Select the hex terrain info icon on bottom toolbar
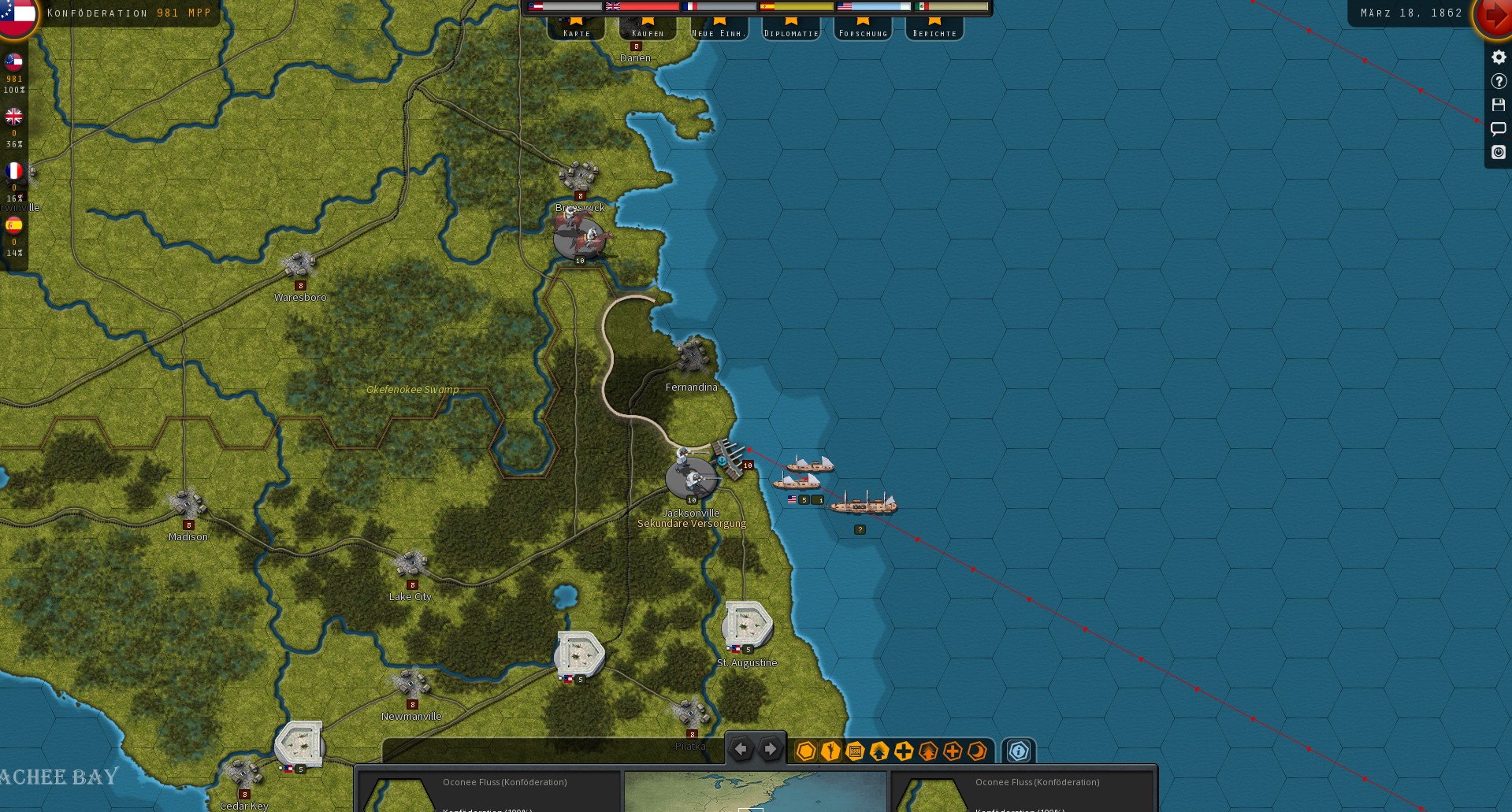 point(805,751)
